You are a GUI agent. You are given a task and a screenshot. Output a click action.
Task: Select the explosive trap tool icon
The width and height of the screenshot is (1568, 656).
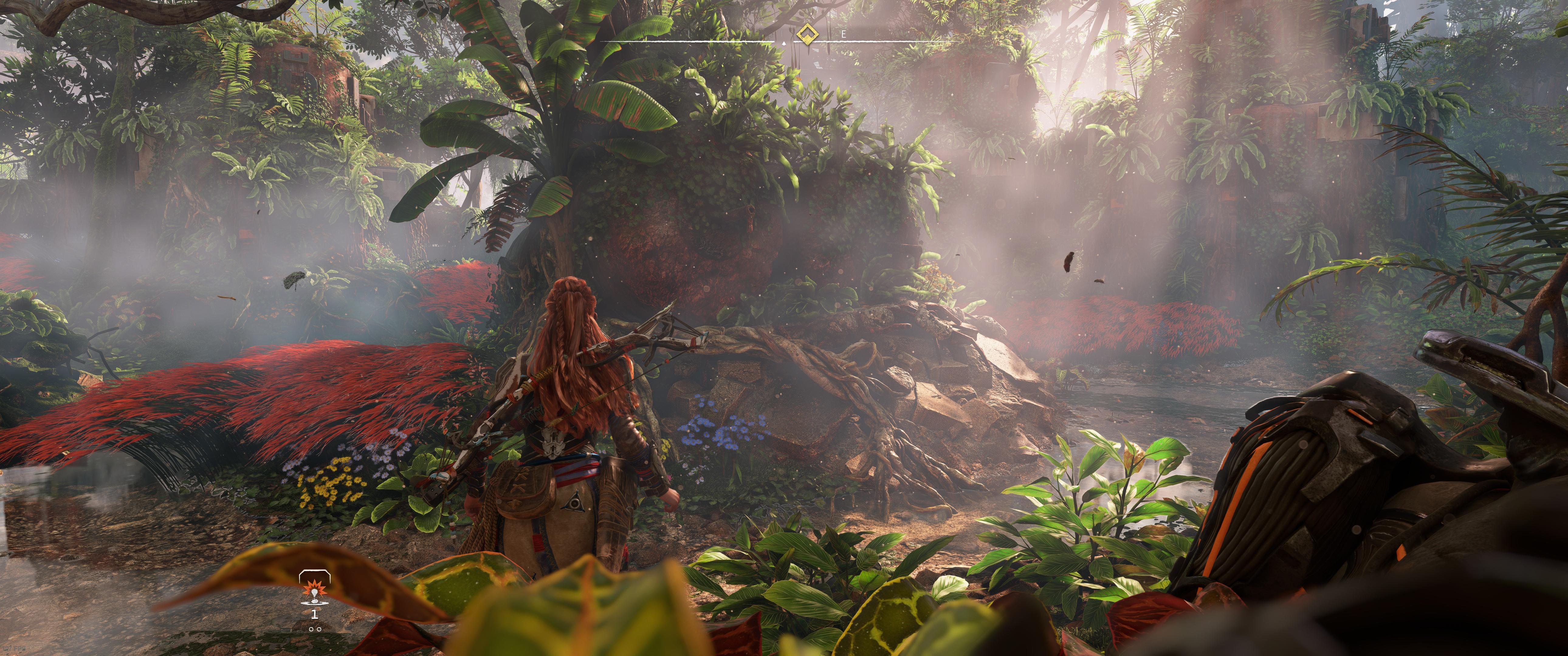click(314, 589)
